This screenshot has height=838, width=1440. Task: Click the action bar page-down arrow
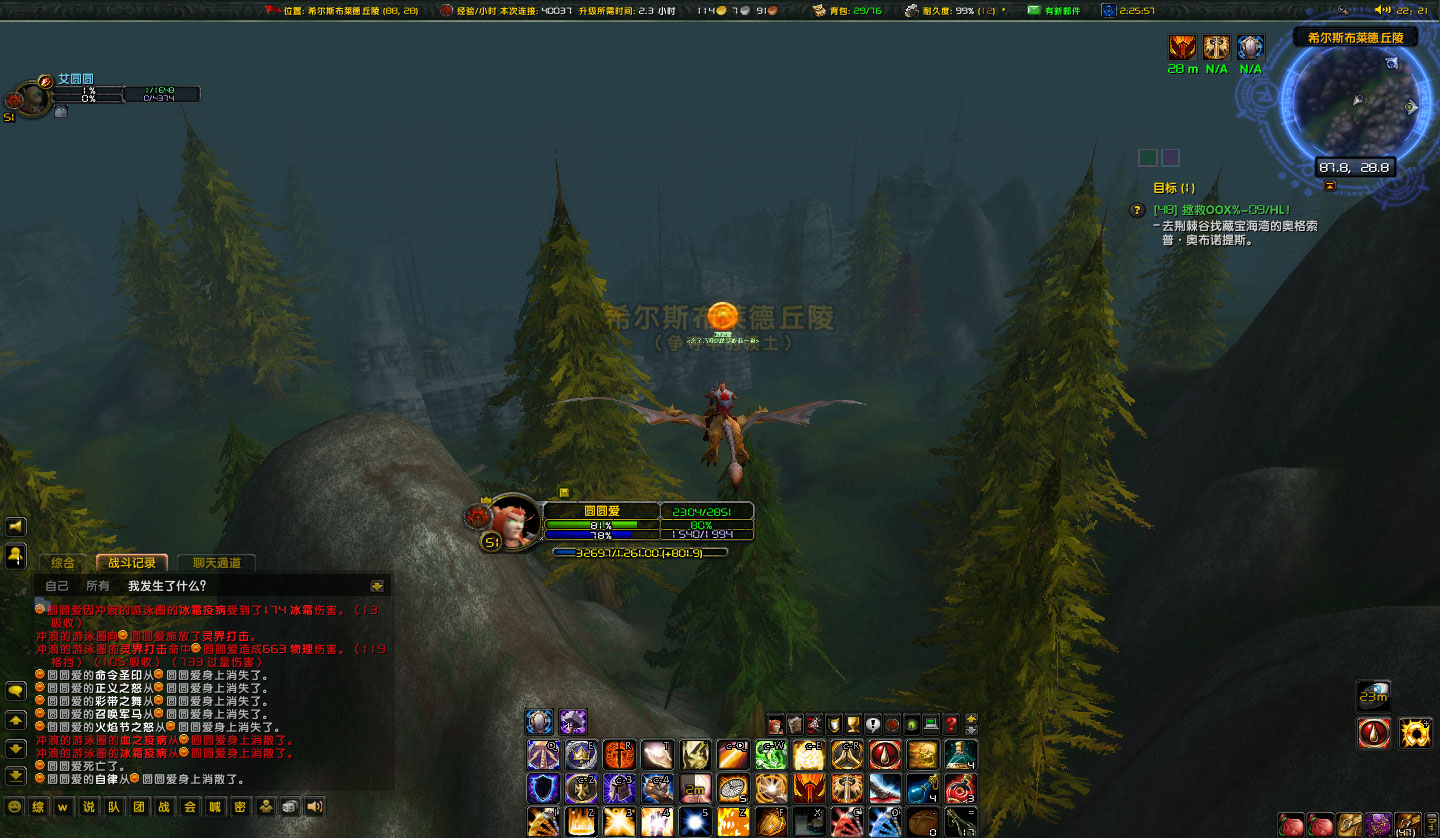coord(972,731)
